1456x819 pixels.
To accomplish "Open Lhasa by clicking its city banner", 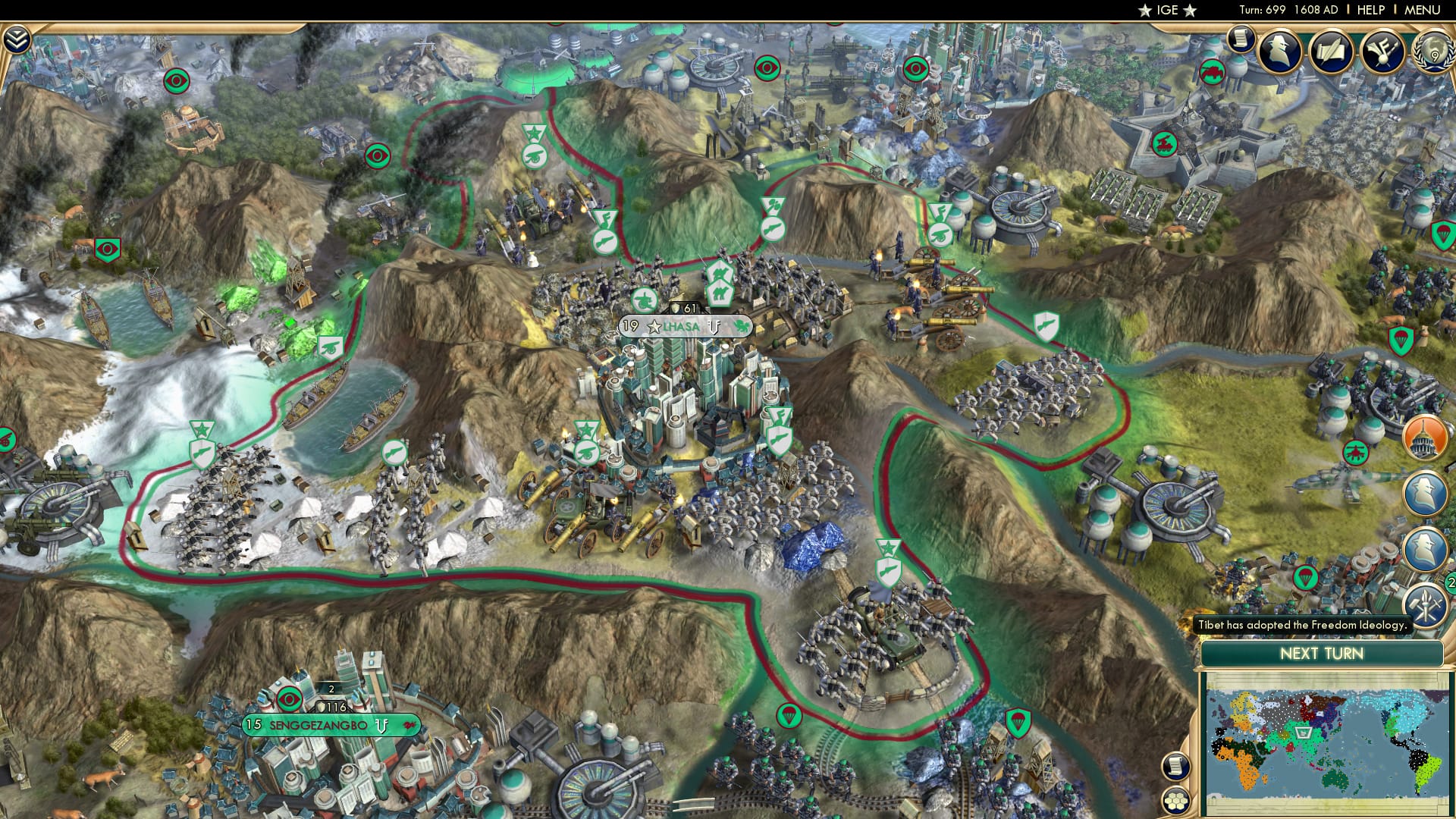I will point(682,328).
